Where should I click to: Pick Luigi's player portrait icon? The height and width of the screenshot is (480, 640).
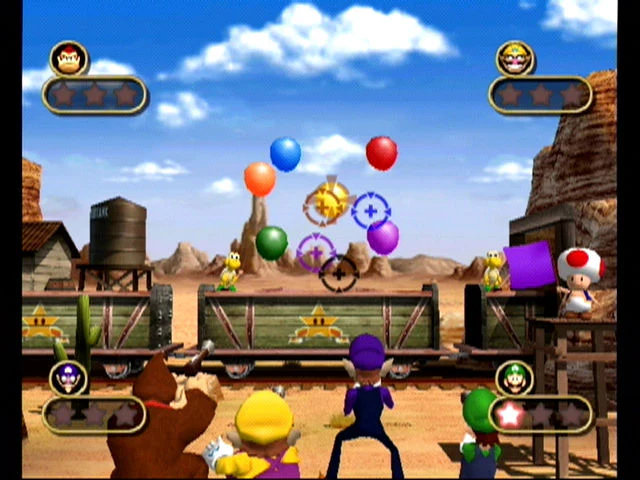click(514, 378)
